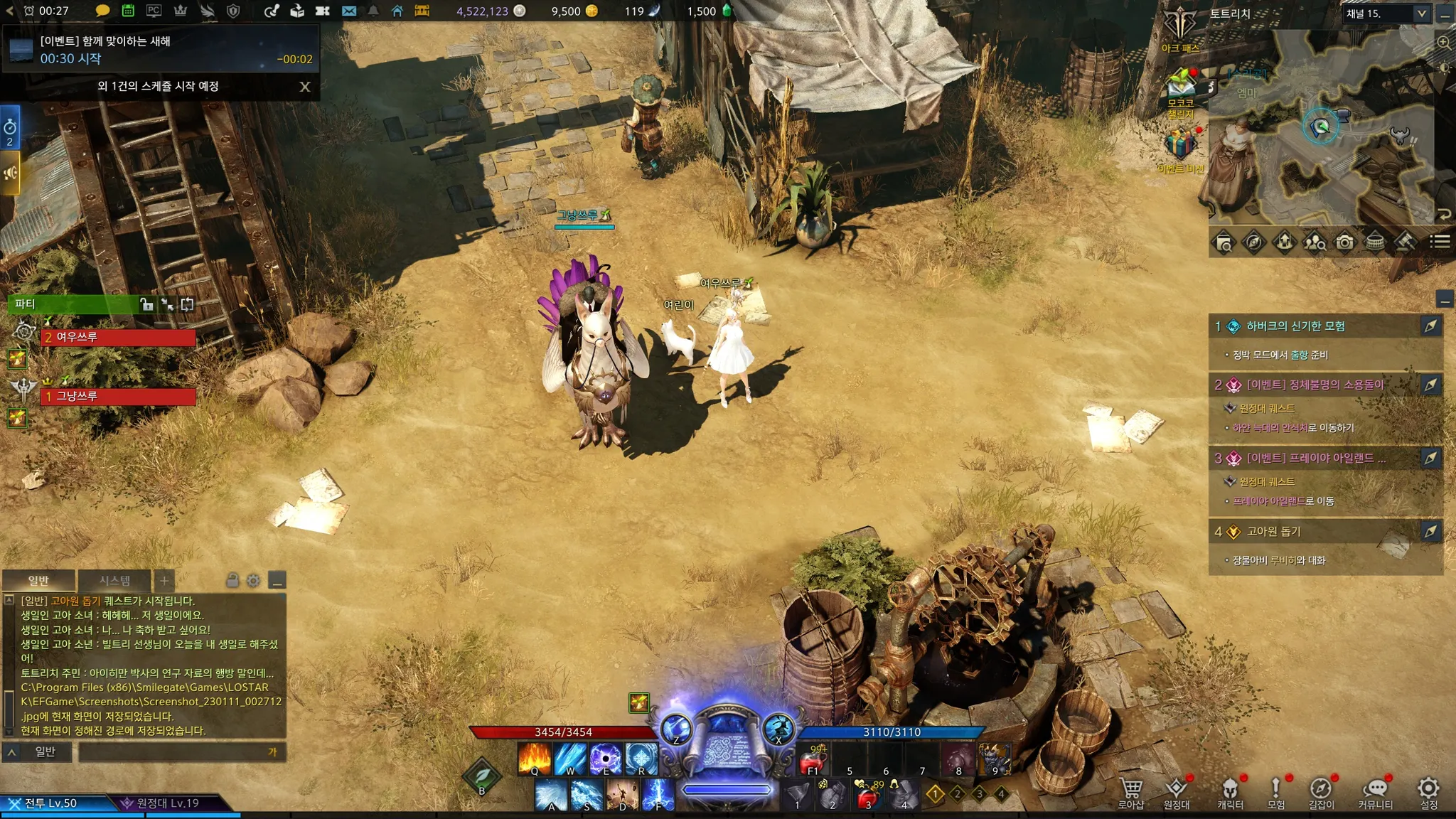
Task: Open the 설정 settings gear
Action: [1428, 792]
